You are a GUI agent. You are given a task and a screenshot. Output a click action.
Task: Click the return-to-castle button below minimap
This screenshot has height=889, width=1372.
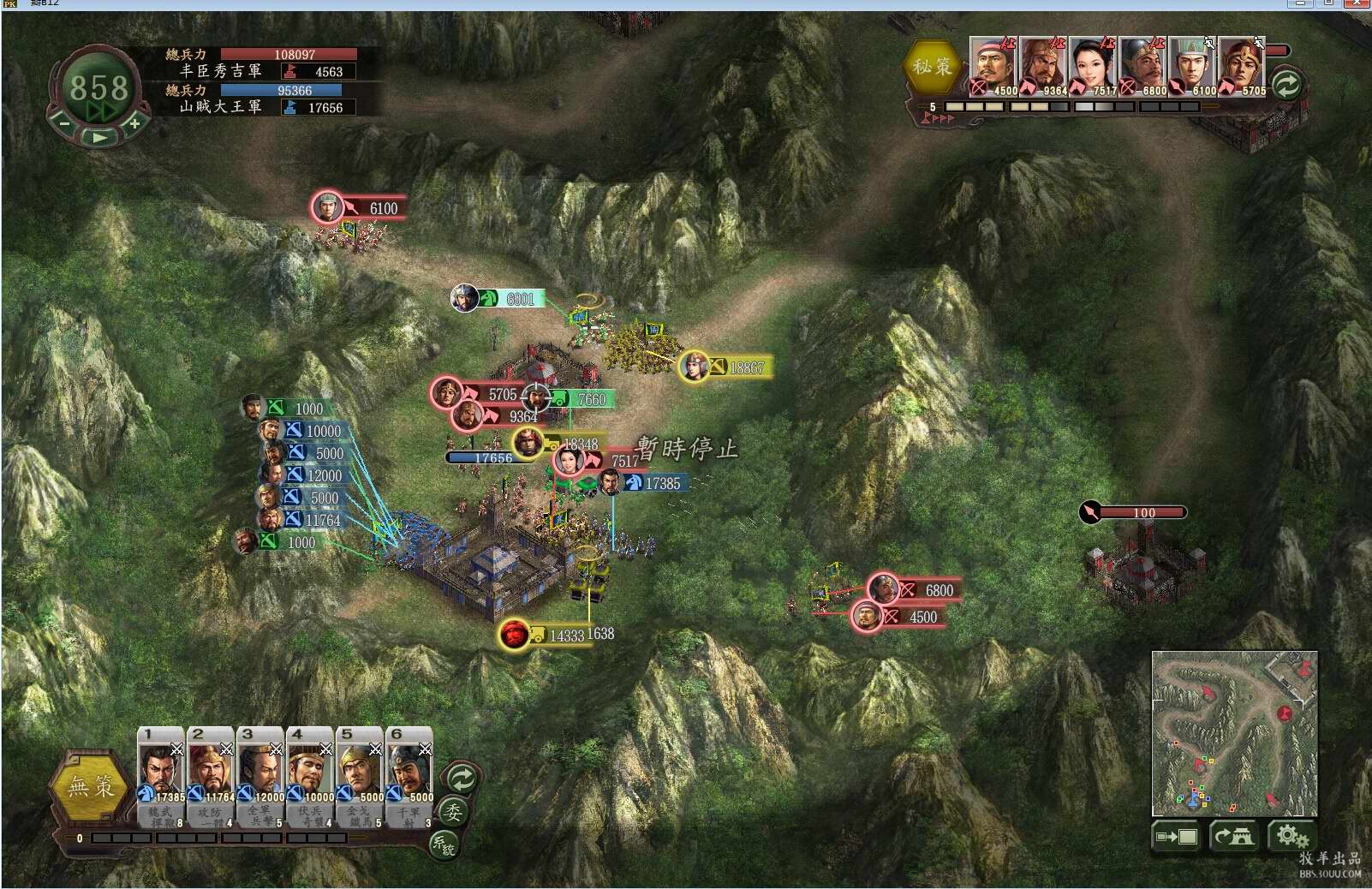click(x=1233, y=836)
